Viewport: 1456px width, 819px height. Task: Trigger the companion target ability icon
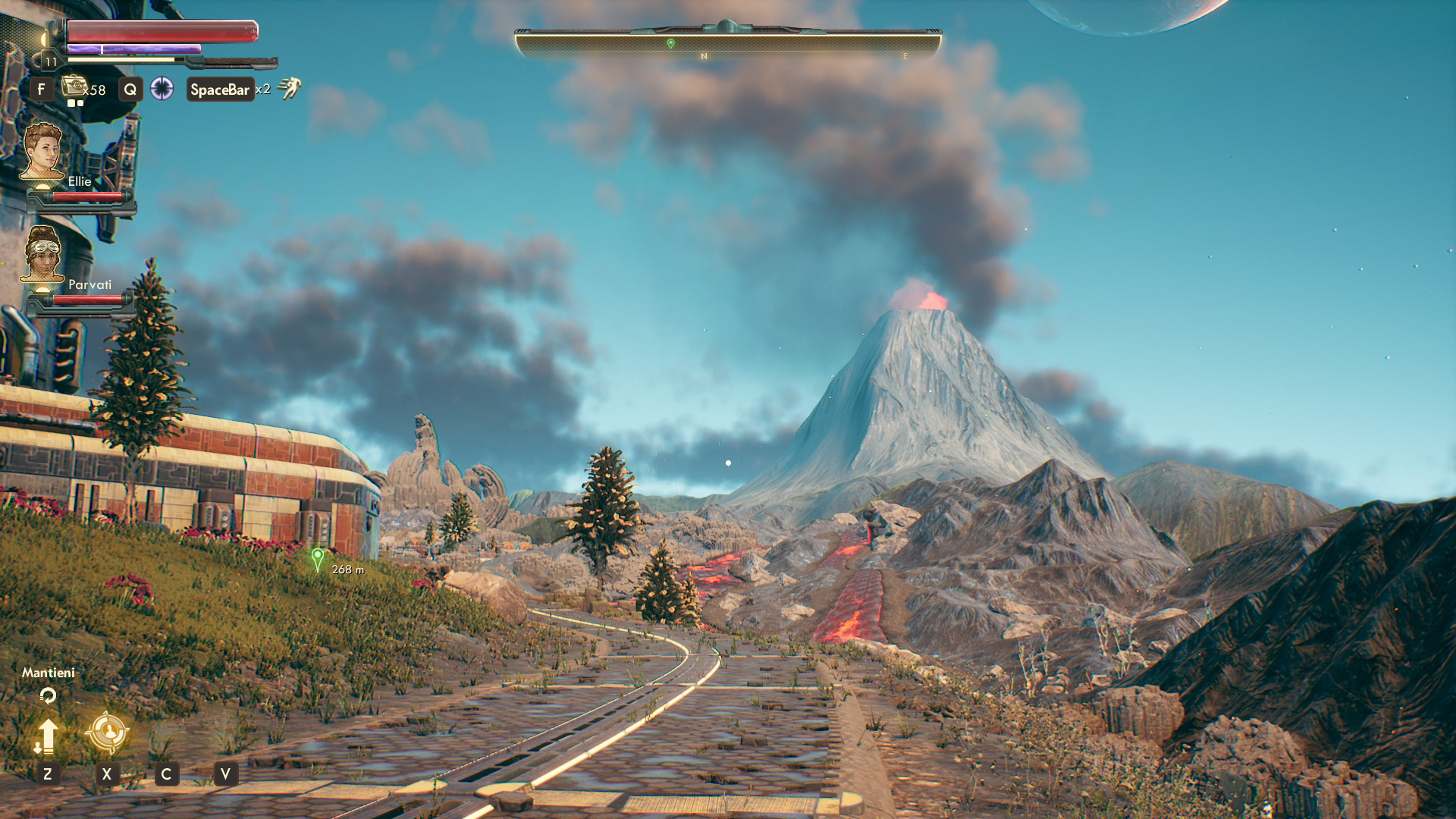tap(107, 732)
